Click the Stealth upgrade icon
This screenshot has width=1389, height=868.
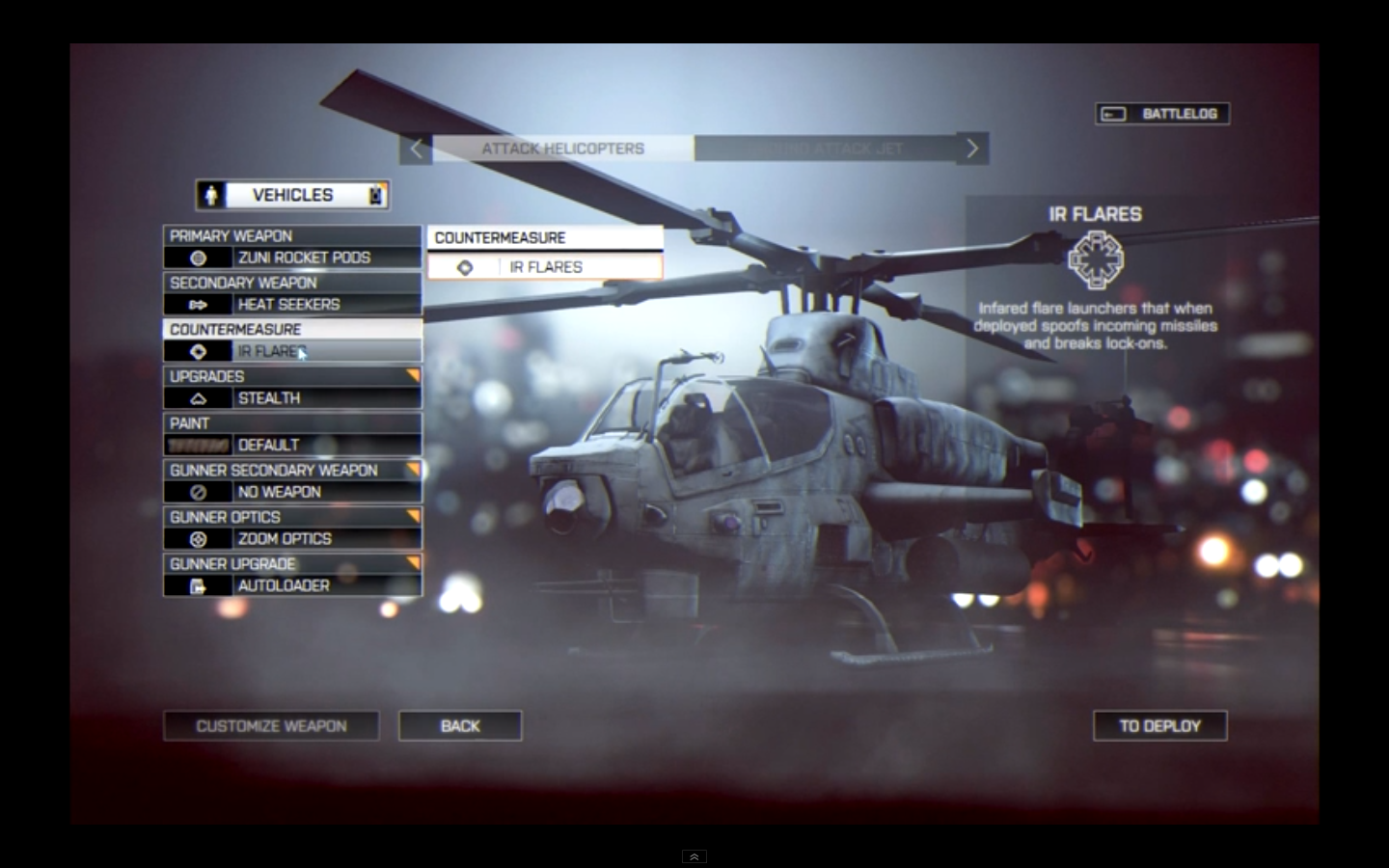tap(199, 398)
